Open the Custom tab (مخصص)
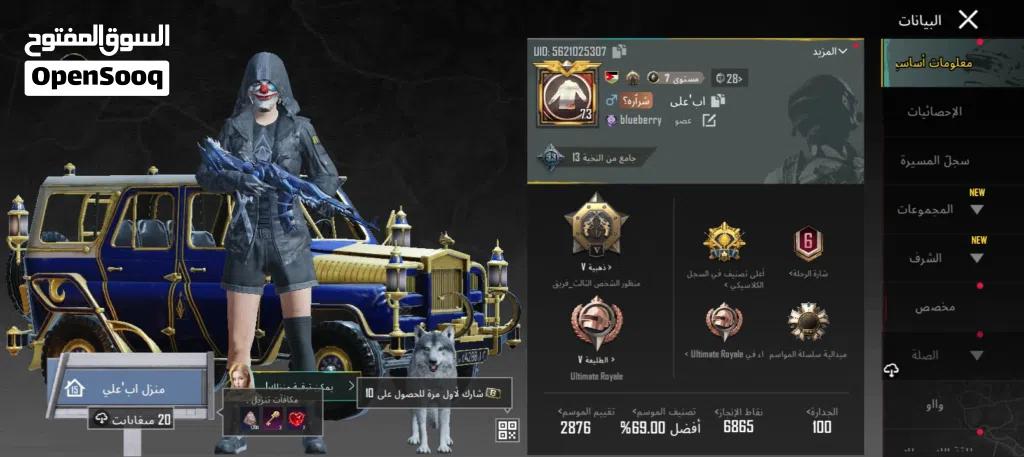The image size is (1024, 457). coord(934,307)
